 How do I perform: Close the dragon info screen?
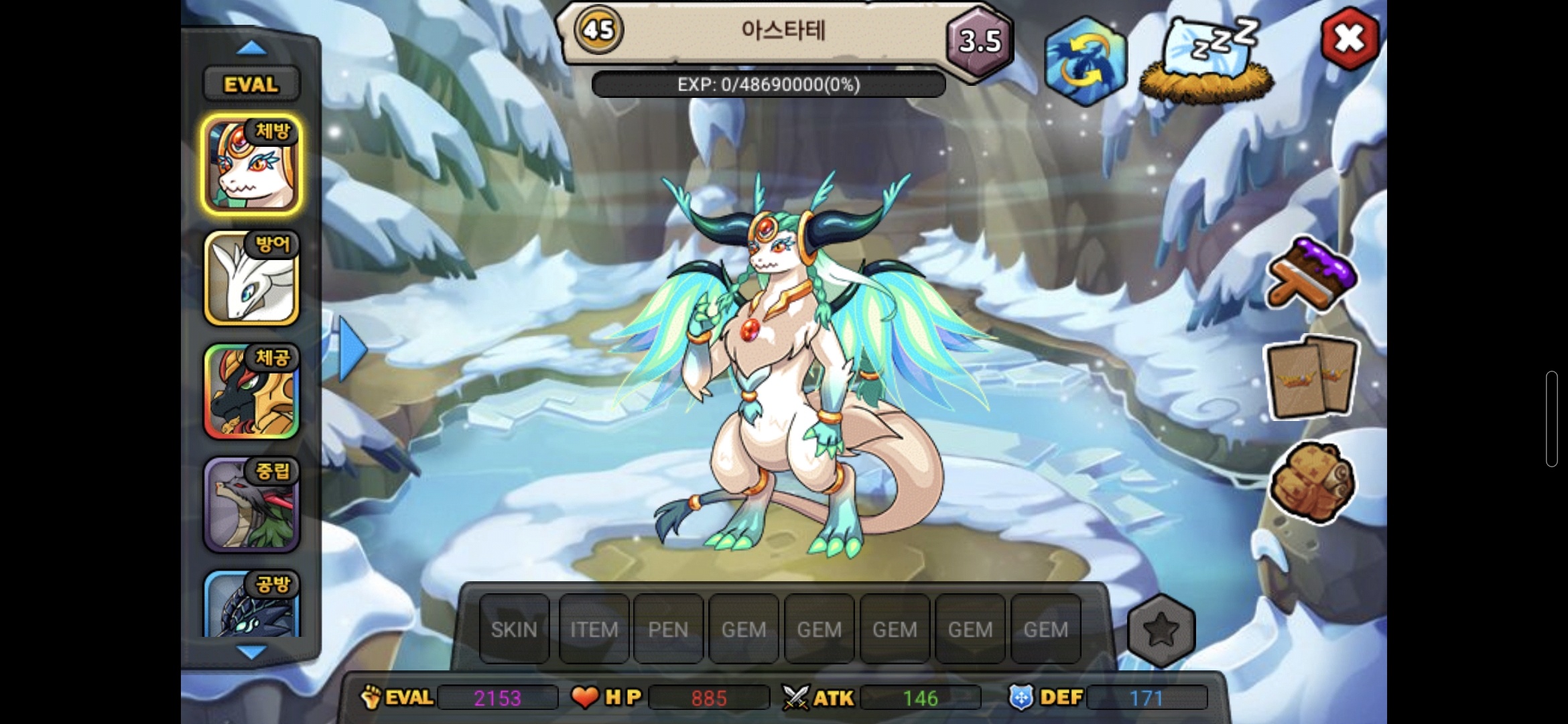(x=1349, y=39)
